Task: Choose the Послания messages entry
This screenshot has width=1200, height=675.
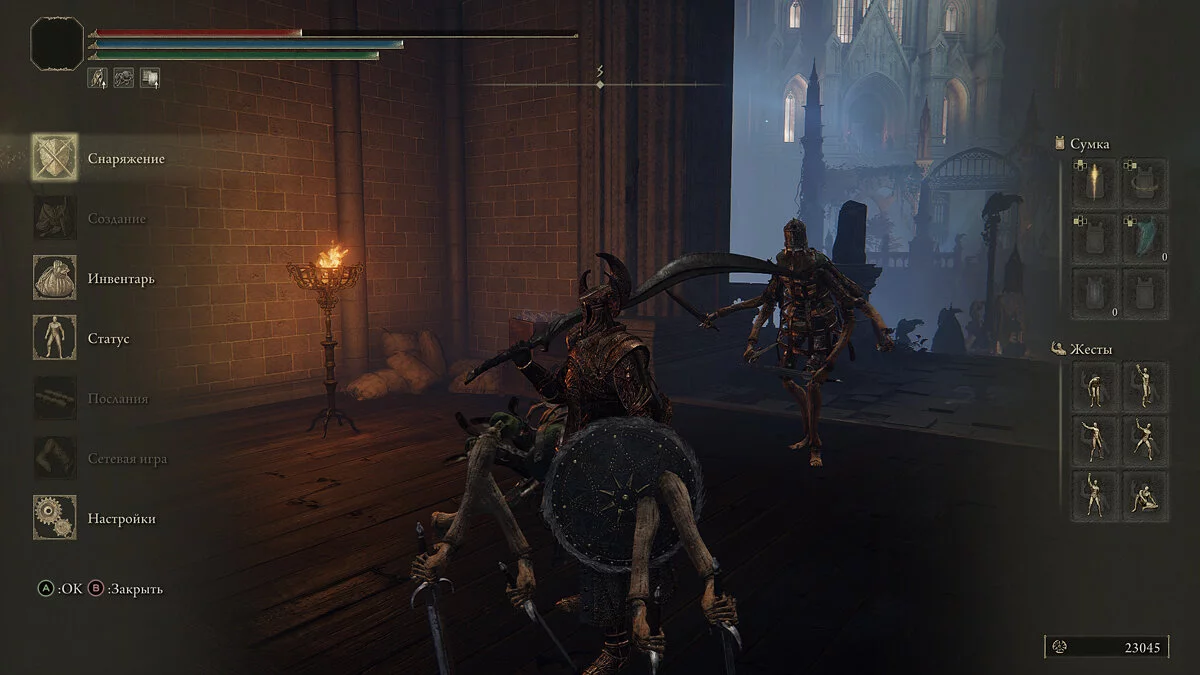Action: point(55,398)
